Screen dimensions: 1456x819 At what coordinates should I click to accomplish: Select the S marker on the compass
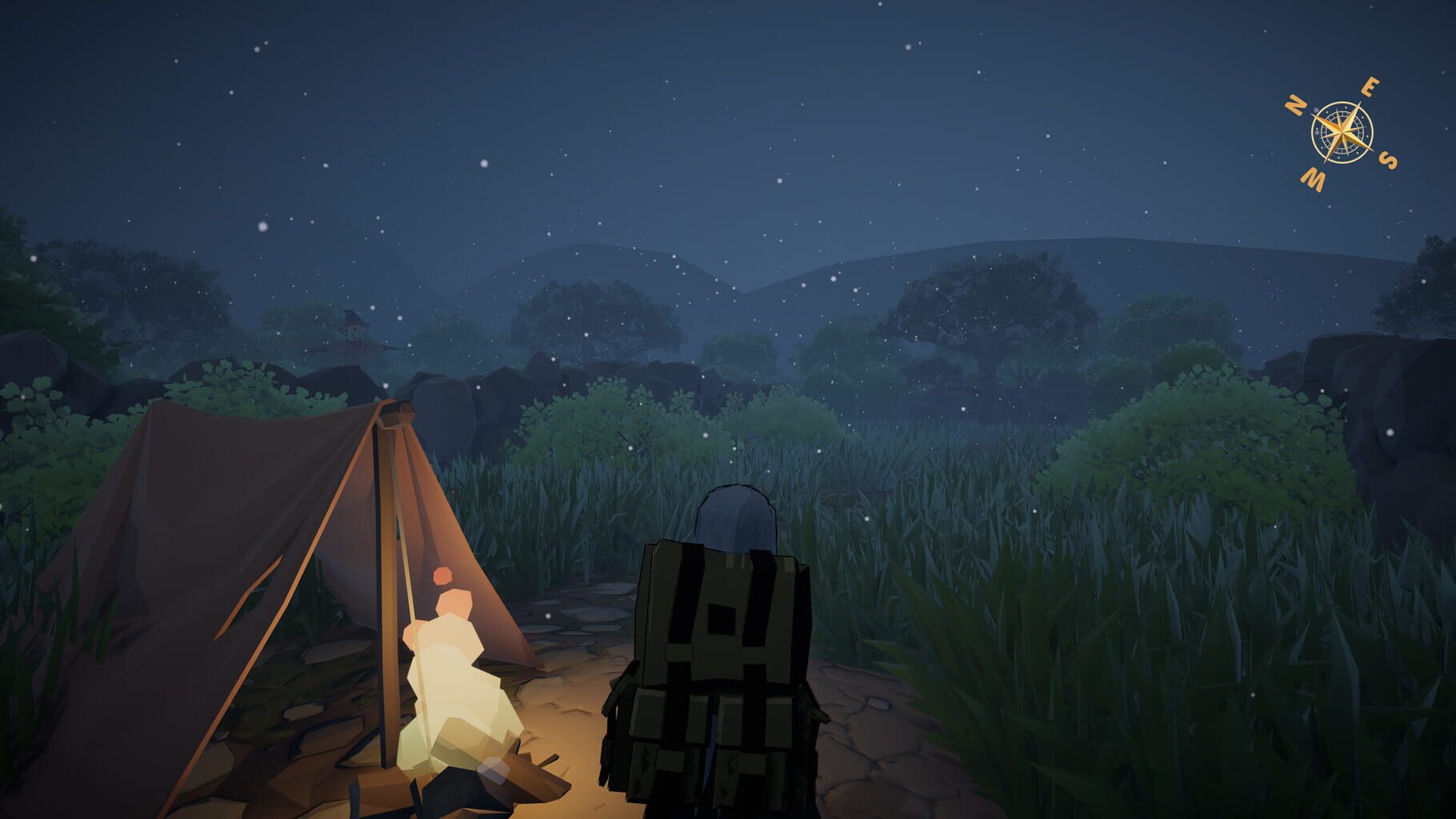coord(1389,160)
